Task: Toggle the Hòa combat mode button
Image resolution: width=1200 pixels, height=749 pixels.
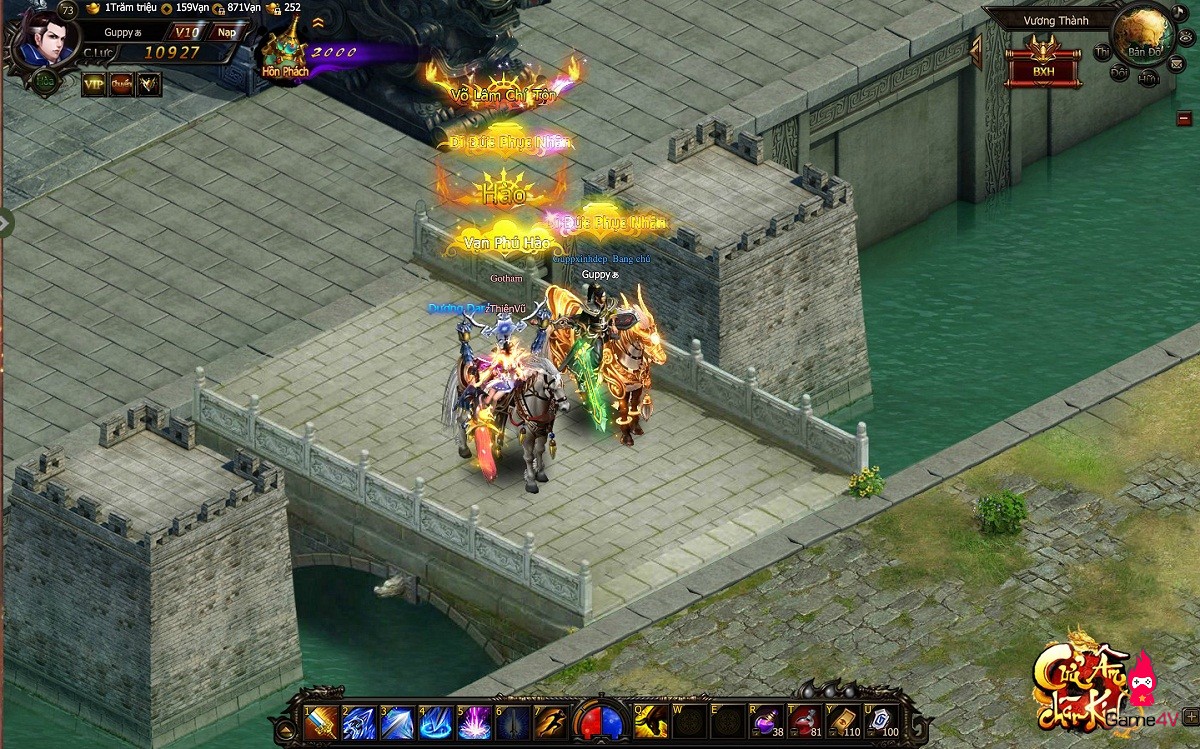Action: [x=44, y=83]
